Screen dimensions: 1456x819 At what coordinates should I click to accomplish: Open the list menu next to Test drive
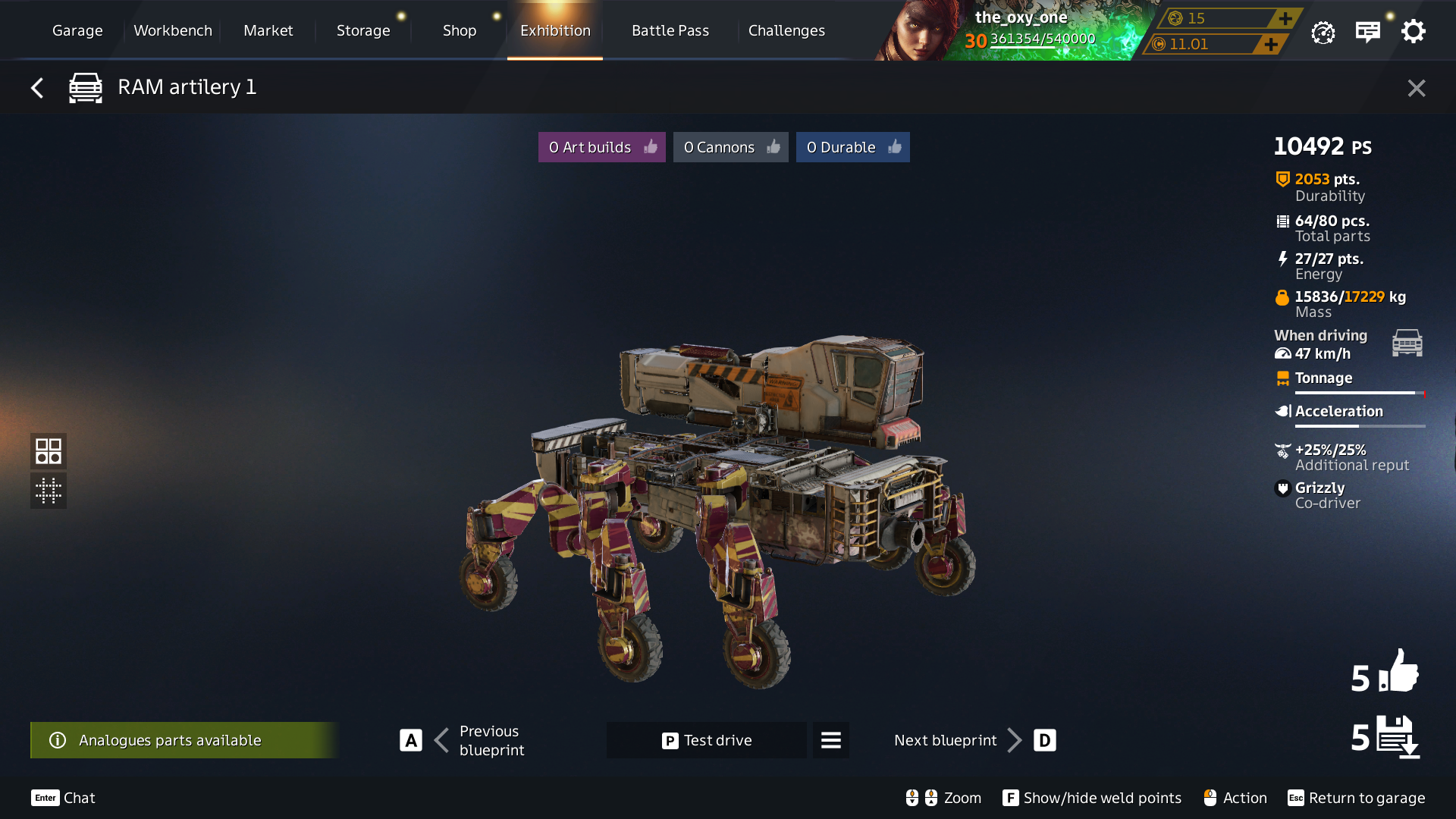click(831, 740)
